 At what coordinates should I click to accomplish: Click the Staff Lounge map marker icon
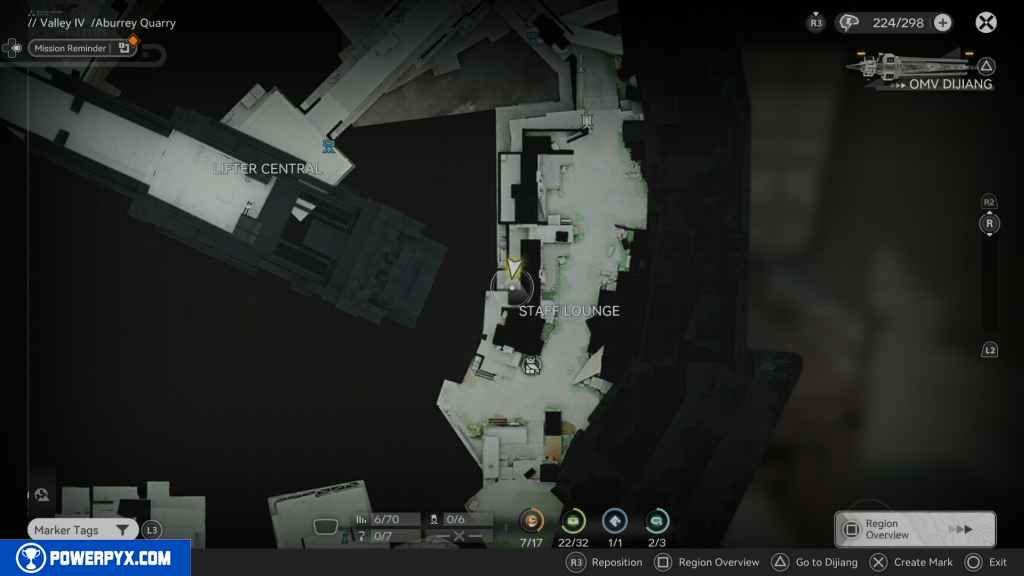coord(532,365)
